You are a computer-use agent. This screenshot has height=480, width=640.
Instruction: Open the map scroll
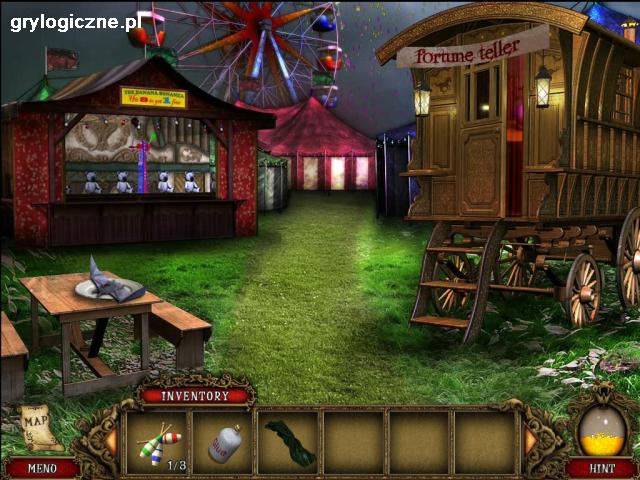(38, 427)
